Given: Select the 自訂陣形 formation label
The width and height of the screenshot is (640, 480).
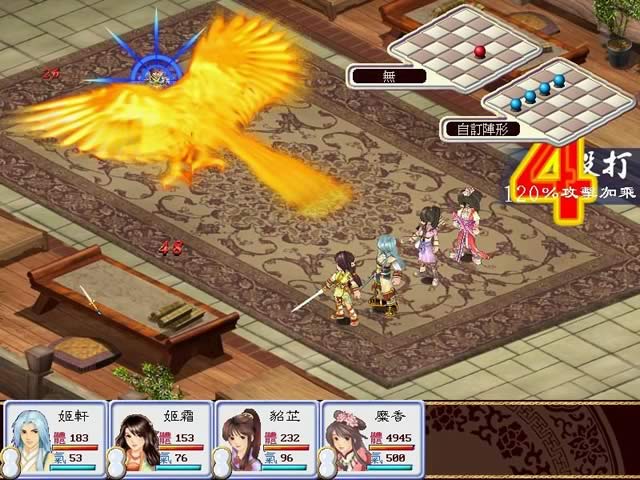Looking at the screenshot, I should tap(474, 128).
